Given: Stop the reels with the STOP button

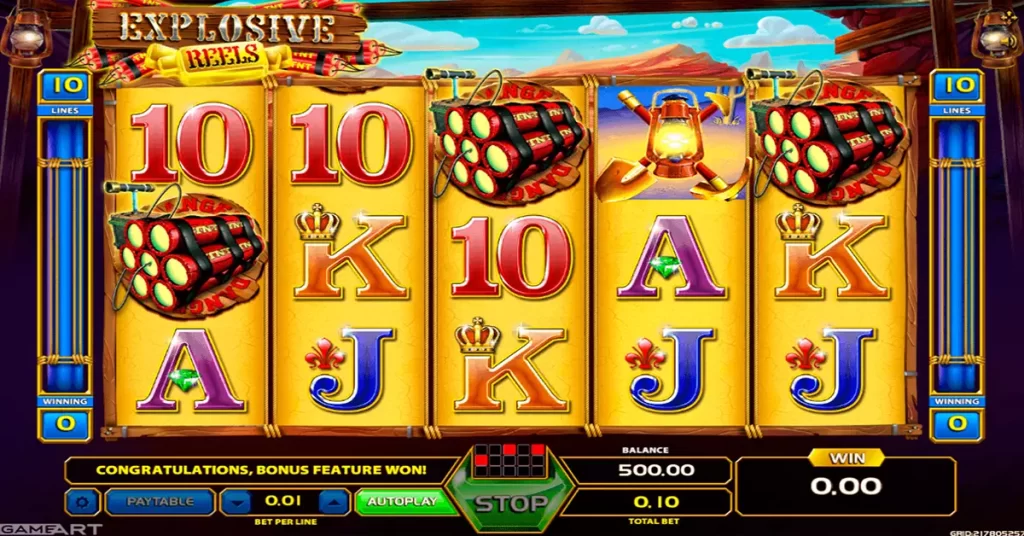Looking at the screenshot, I should point(510,502).
